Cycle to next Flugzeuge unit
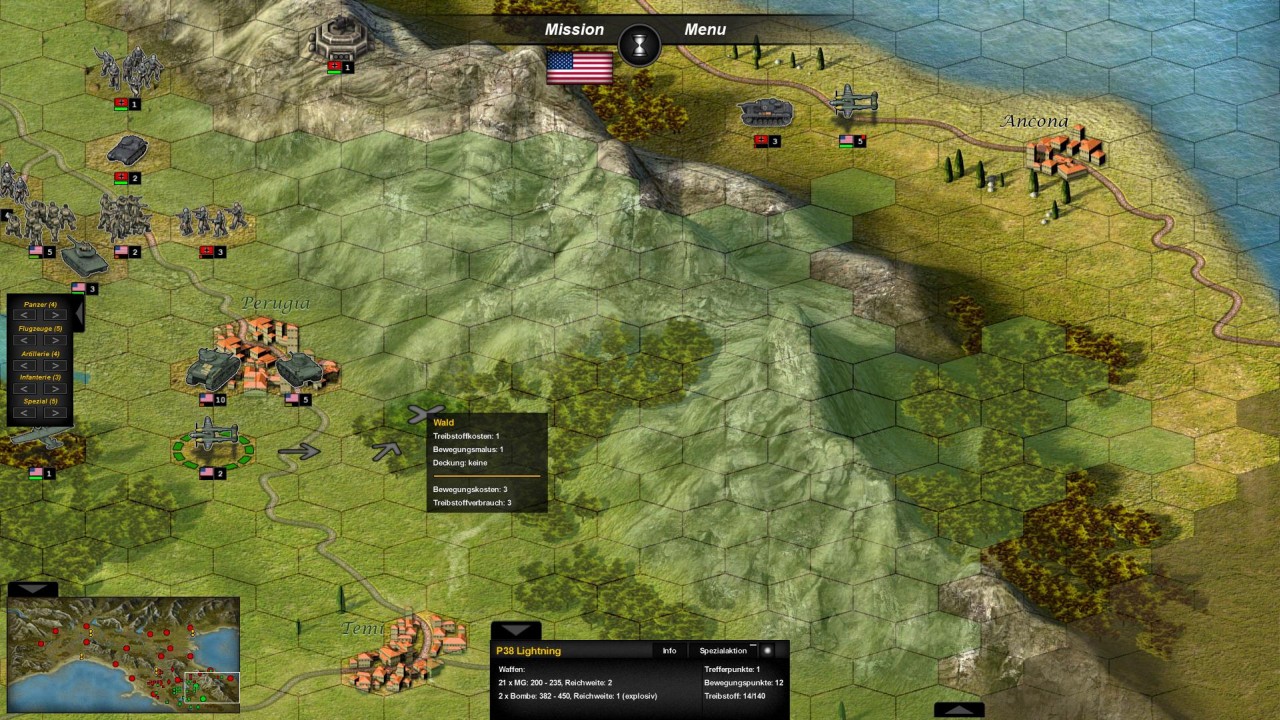 coord(55,341)
